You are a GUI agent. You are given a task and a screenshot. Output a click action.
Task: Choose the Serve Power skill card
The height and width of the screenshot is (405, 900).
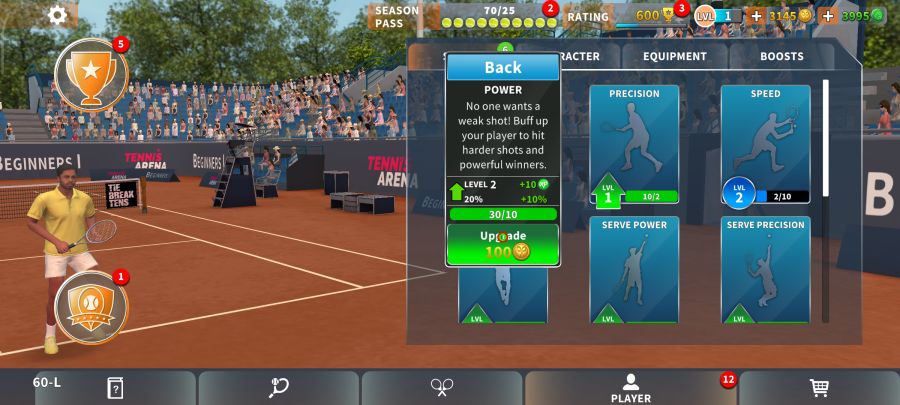click(634, 270)
